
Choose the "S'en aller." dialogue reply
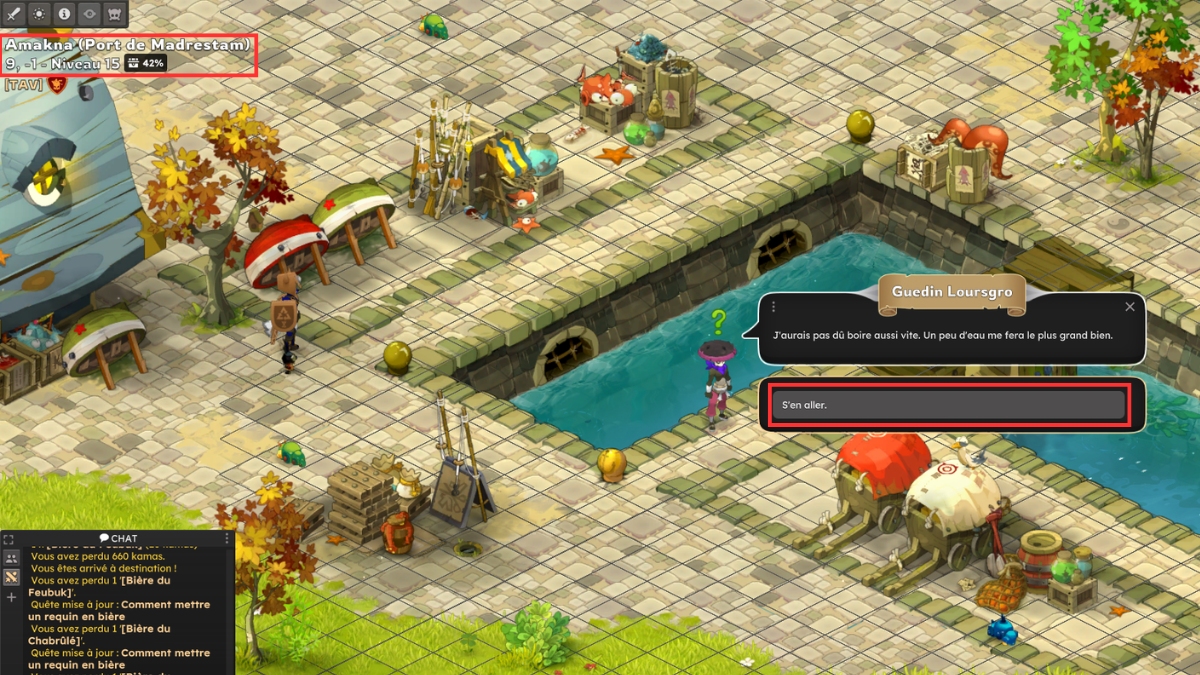point(947,405)
